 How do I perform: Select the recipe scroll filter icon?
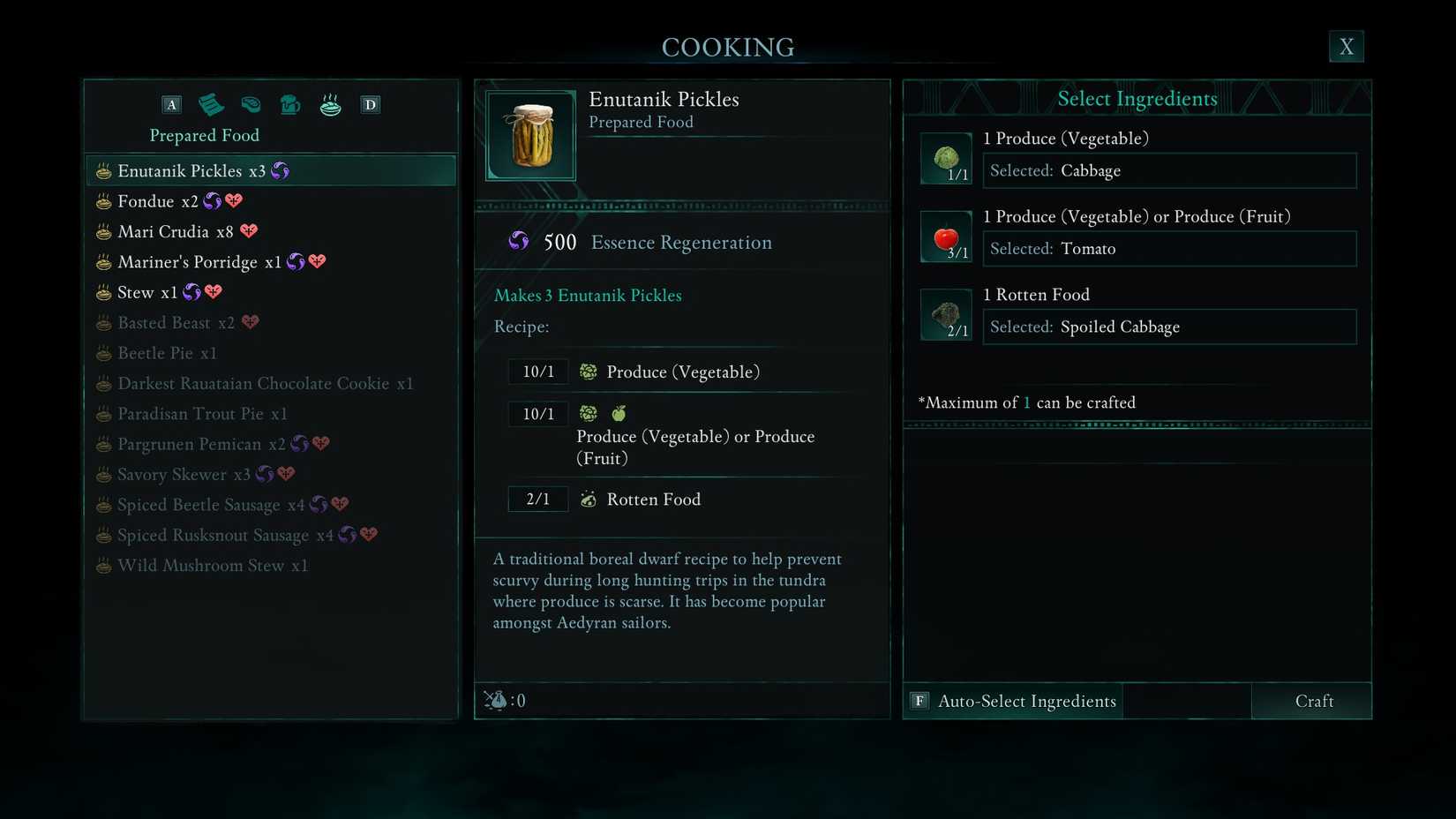click(x=212, y=104)
